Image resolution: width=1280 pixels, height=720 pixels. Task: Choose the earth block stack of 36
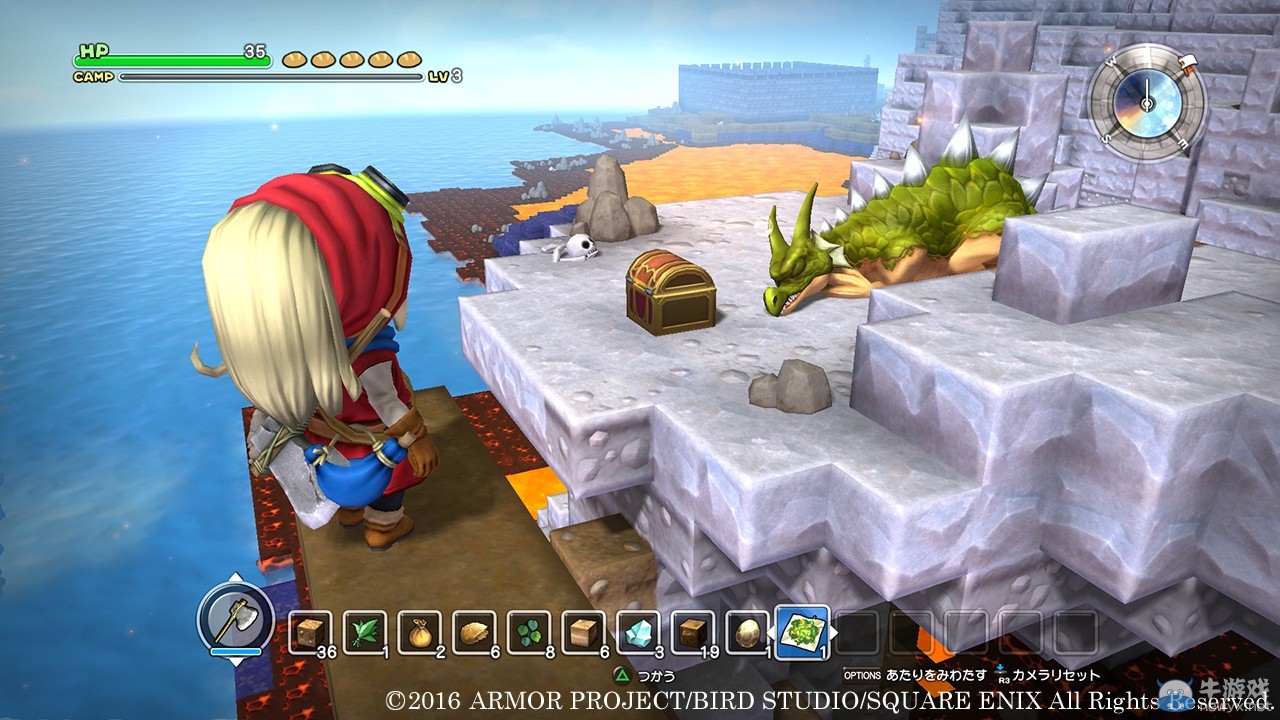[x=311, y=632]
